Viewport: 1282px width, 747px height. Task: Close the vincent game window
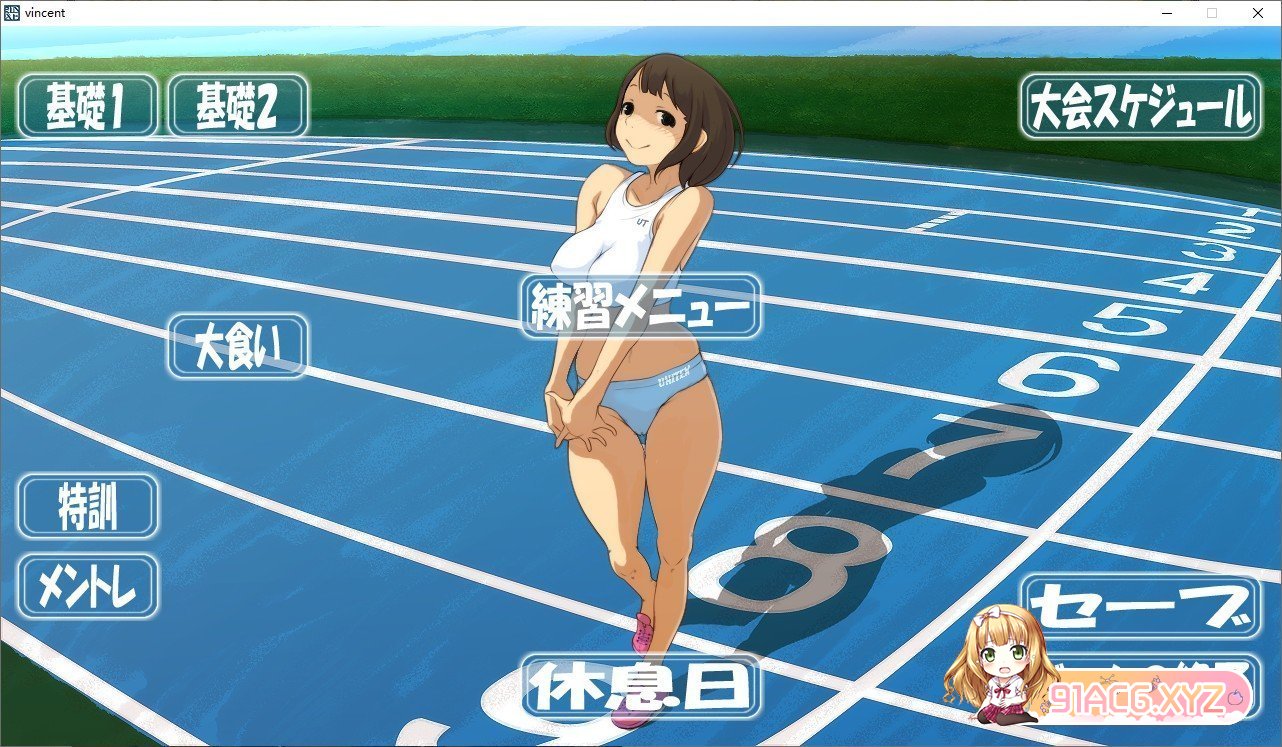[1258, 13]
